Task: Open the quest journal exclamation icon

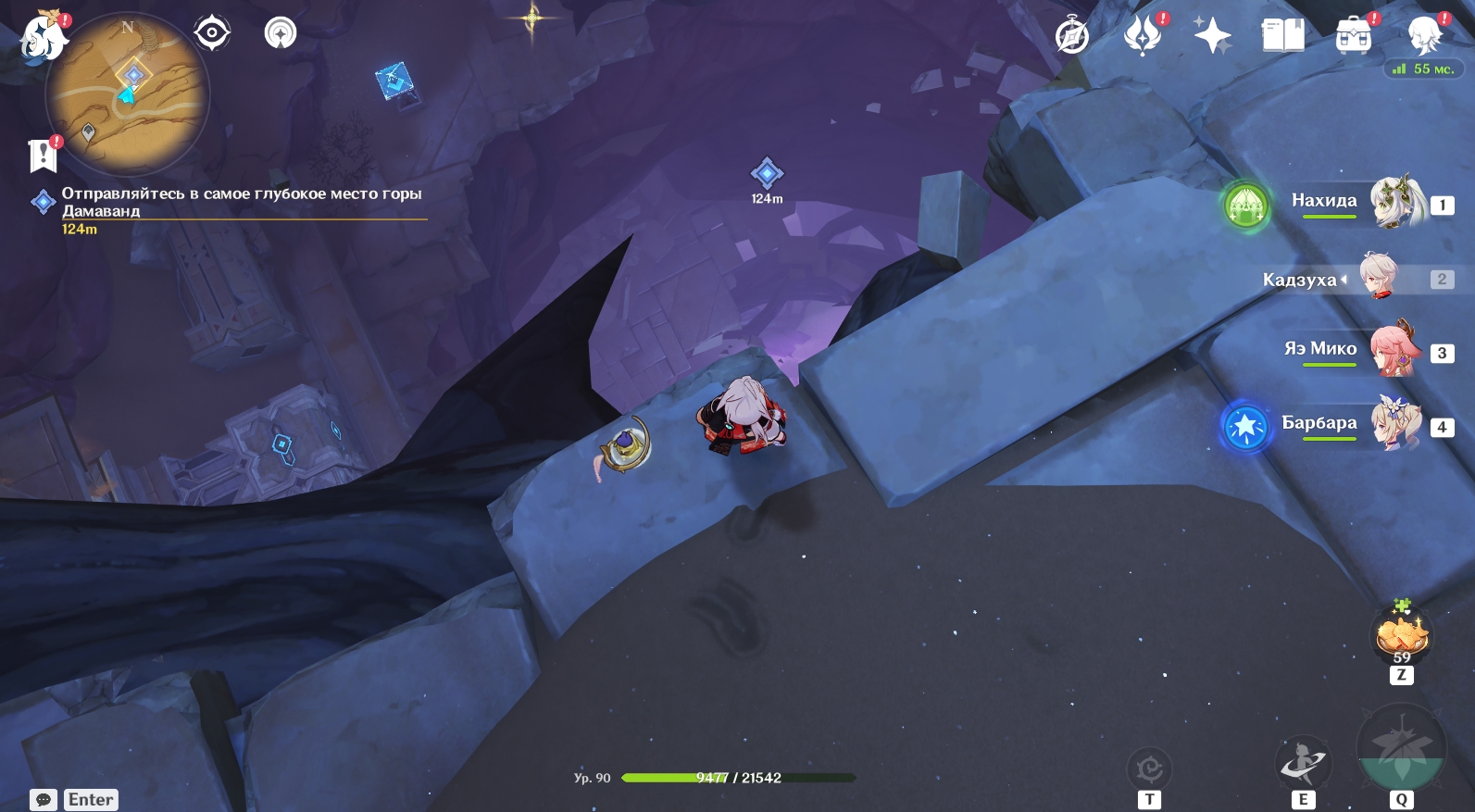Action: click(x=43, y=156)
